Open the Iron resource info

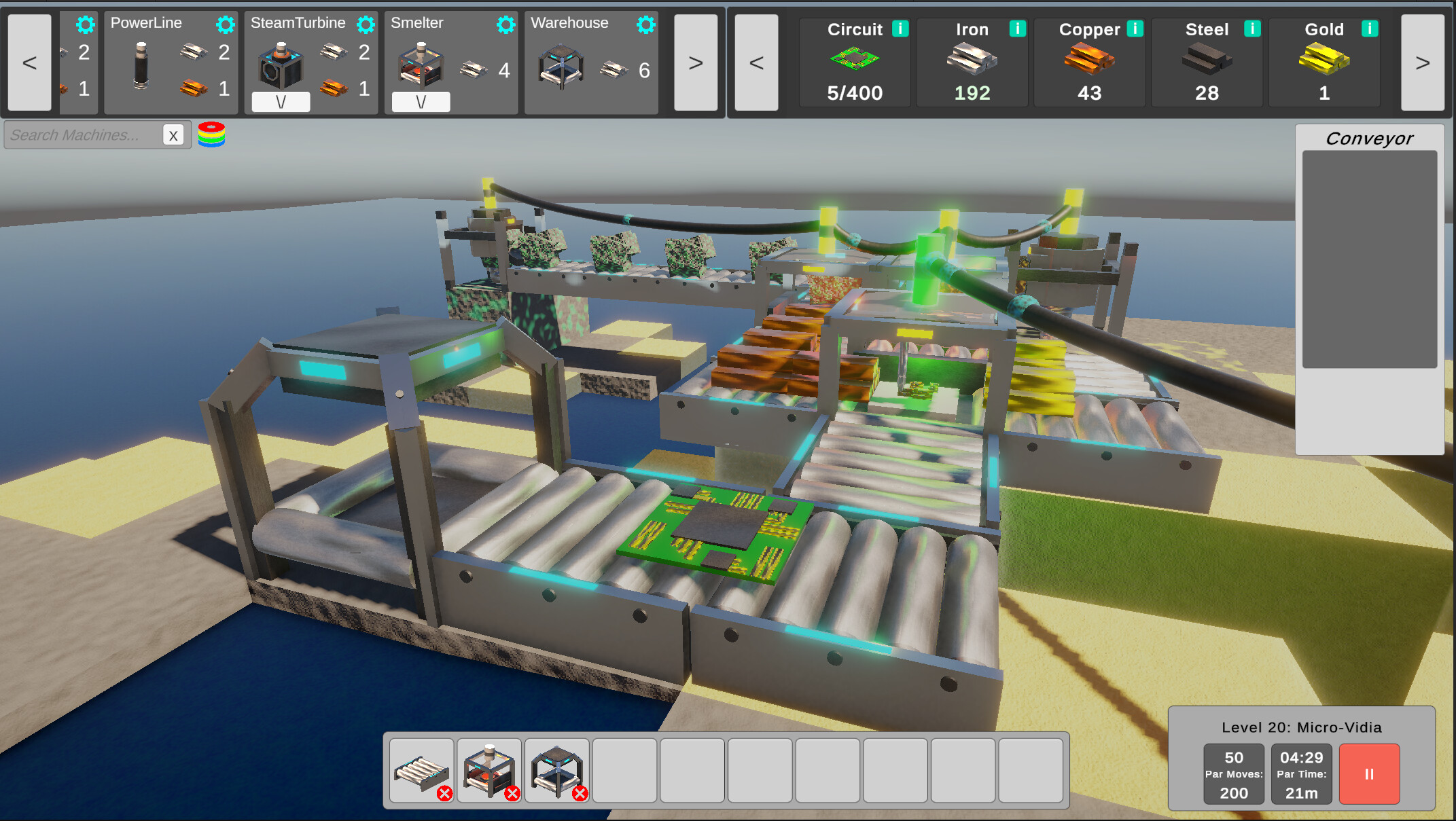1018,29
